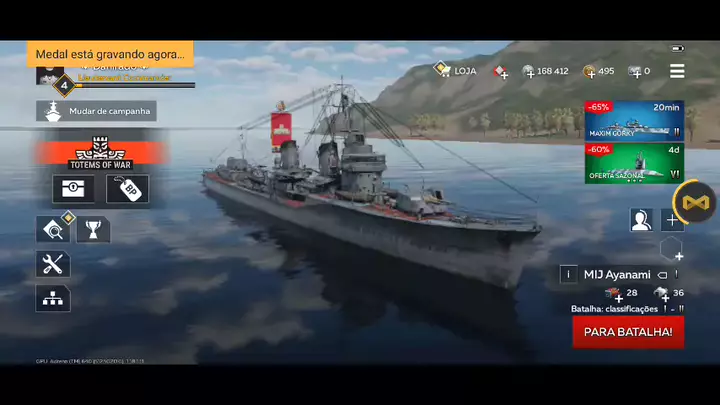Open the missions target icon
The height and width of the screenshot is (405, 720).
point(53,230)
